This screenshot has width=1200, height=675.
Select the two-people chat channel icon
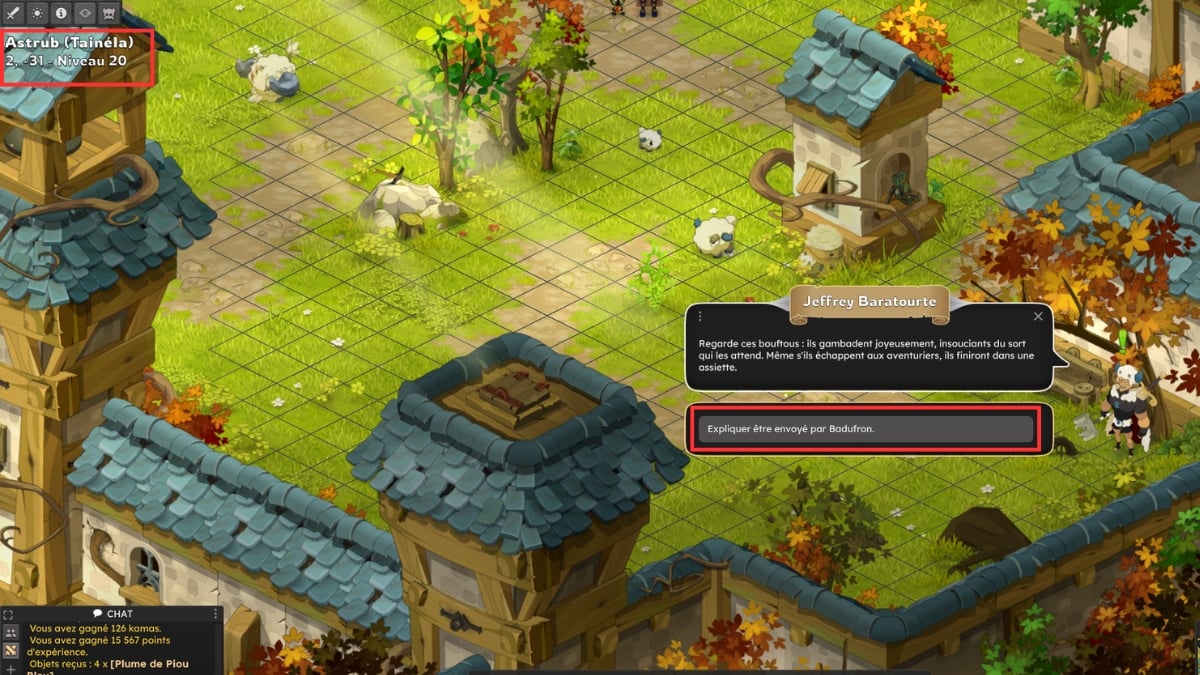click(x=10, y=633)
